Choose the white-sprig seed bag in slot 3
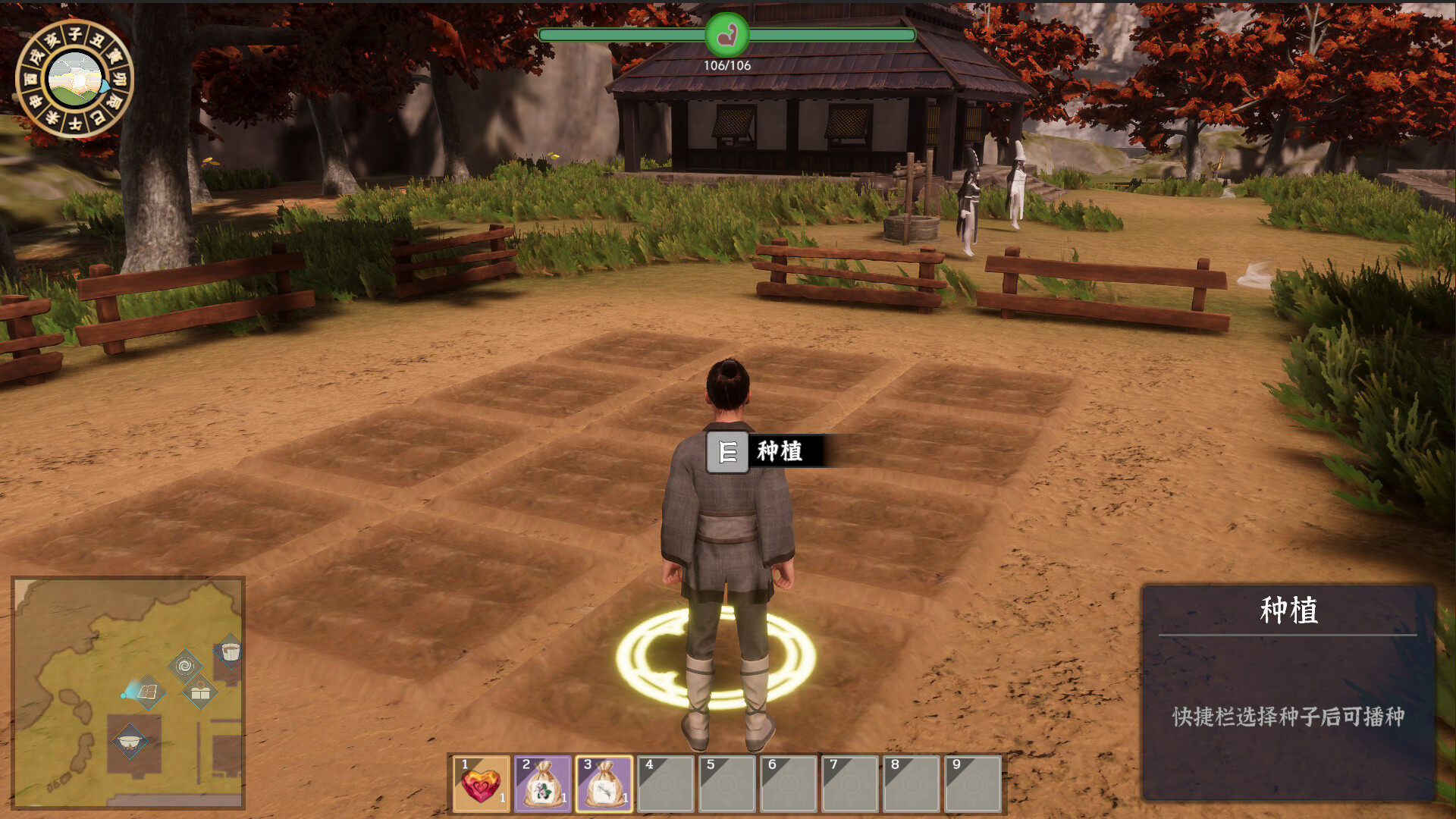The width and height of the screenshot is (1456, 819). point(604,784)
